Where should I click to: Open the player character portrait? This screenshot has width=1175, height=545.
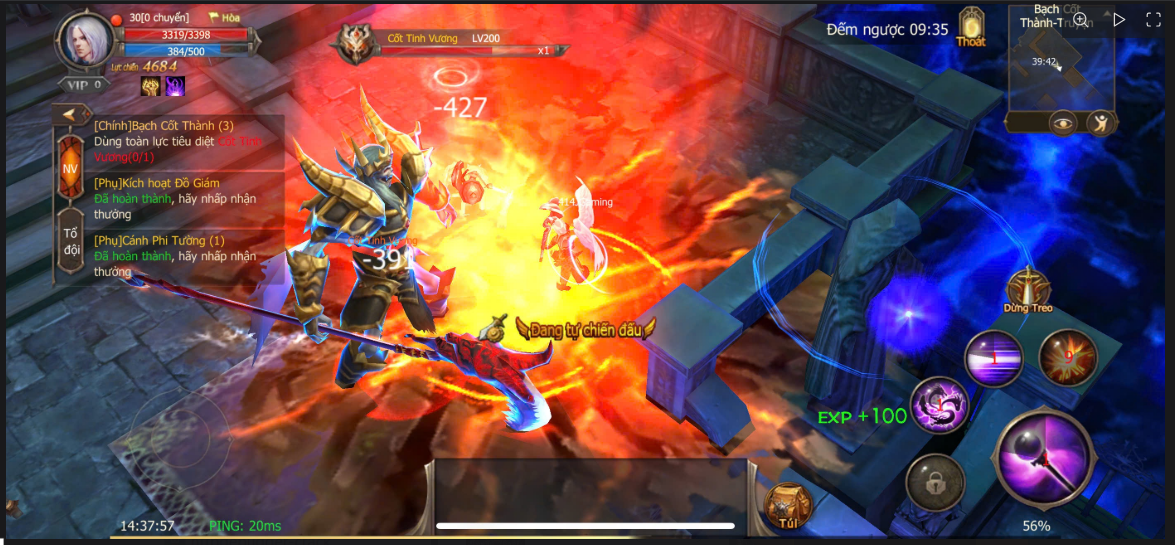click(87, 41)
